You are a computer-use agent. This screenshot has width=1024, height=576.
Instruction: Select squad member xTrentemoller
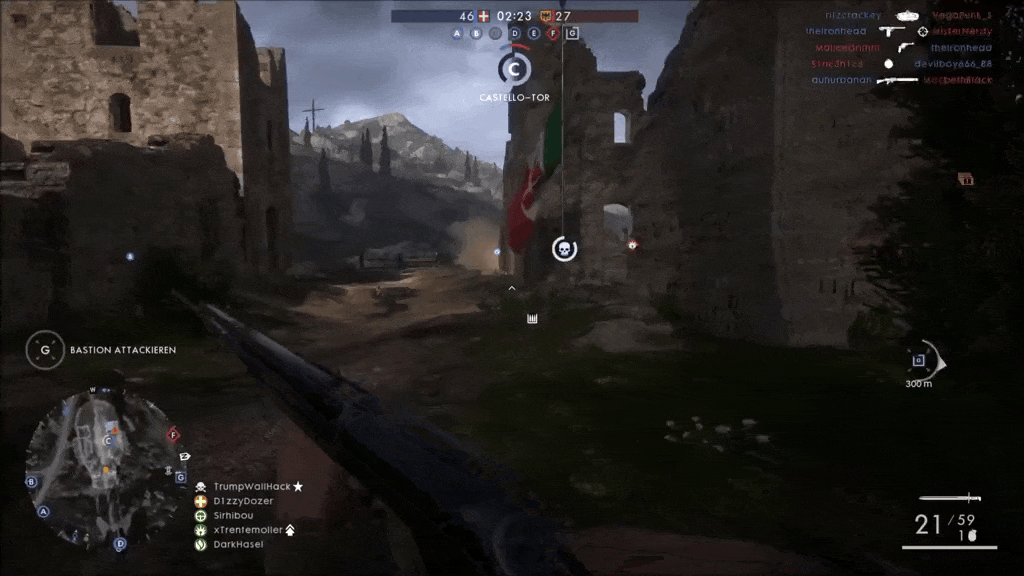(x=247, y=529)
